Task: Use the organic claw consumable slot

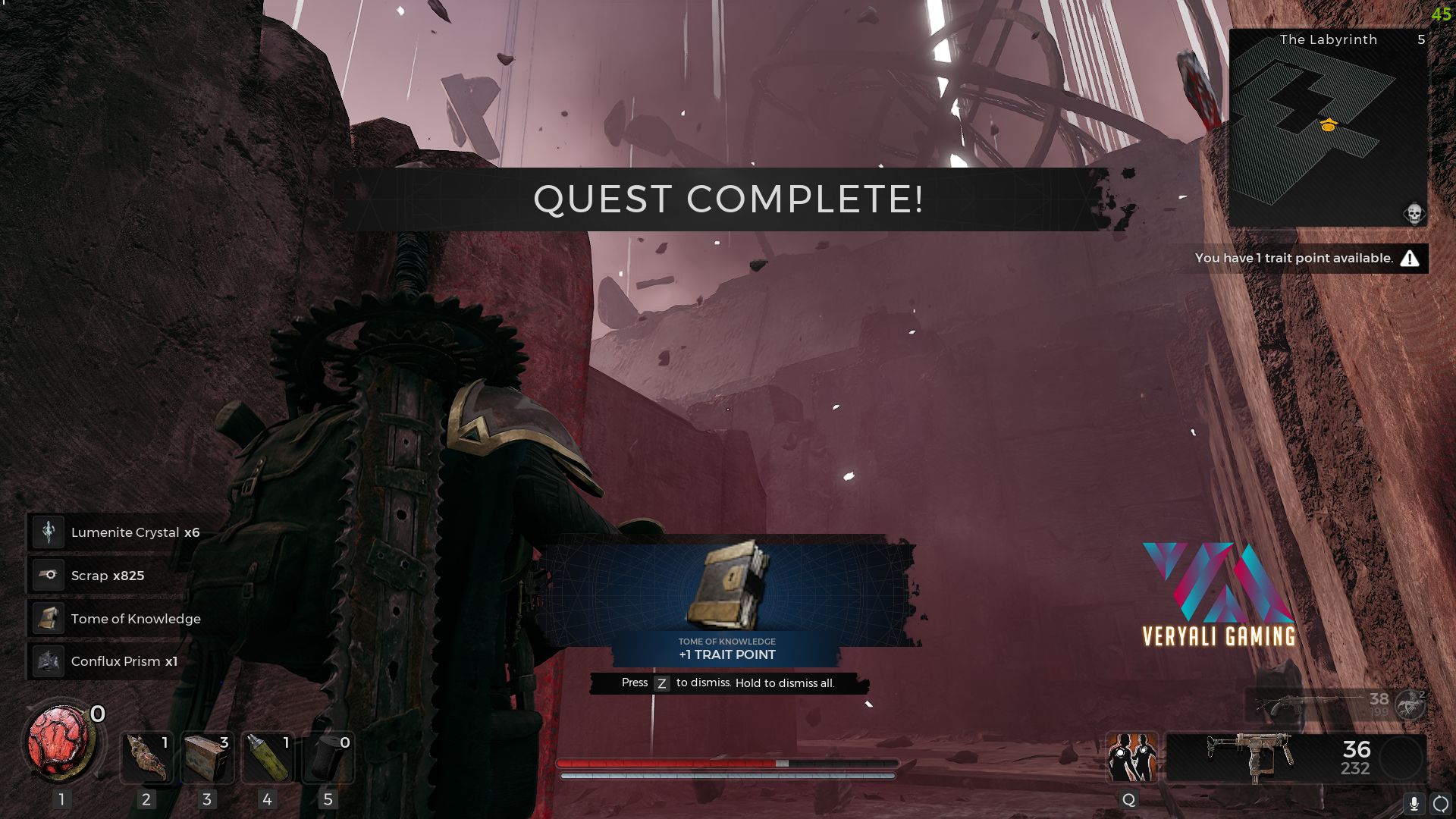Action: tap(146, 757)
